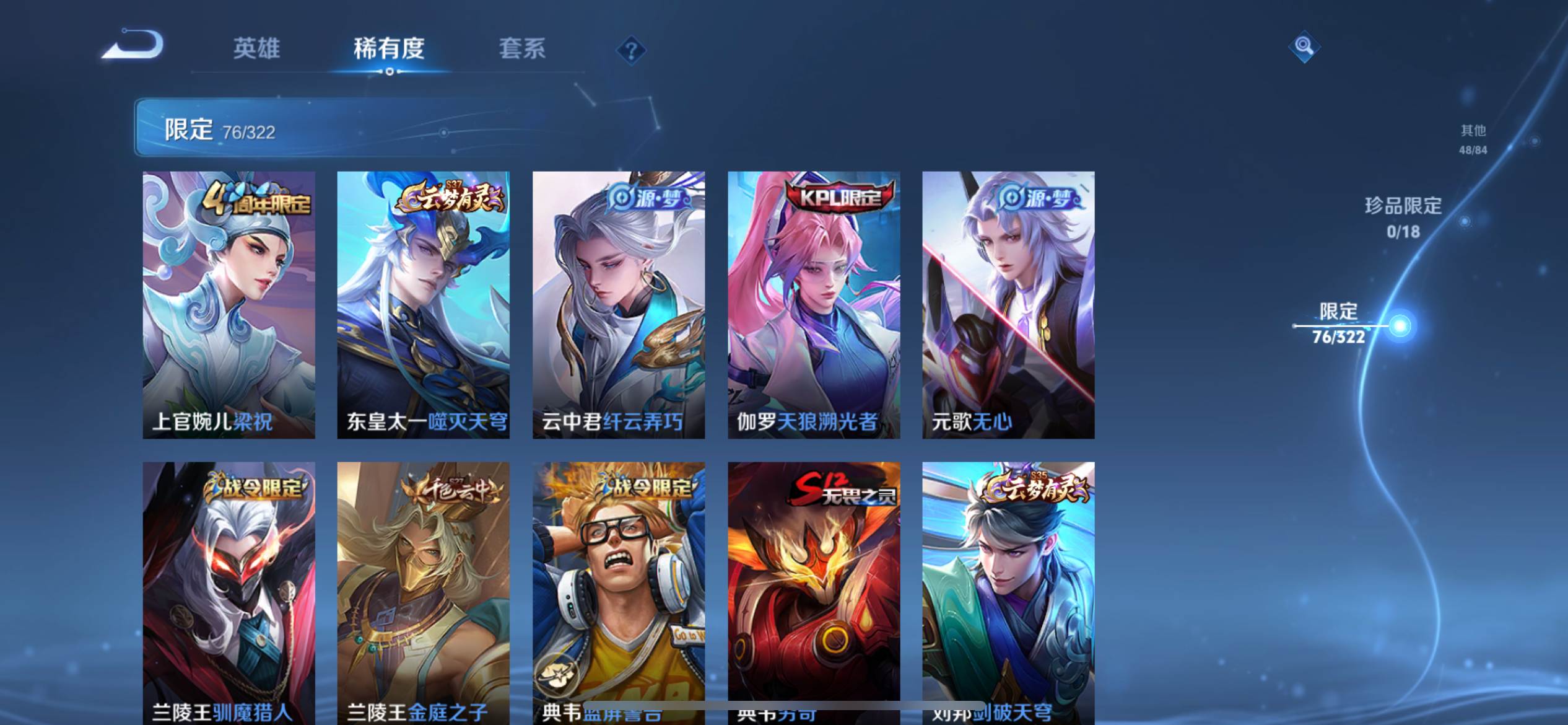Click the 限定 76/322 section header
Viewport: 1568px width, 725px height.
point(220,130)
